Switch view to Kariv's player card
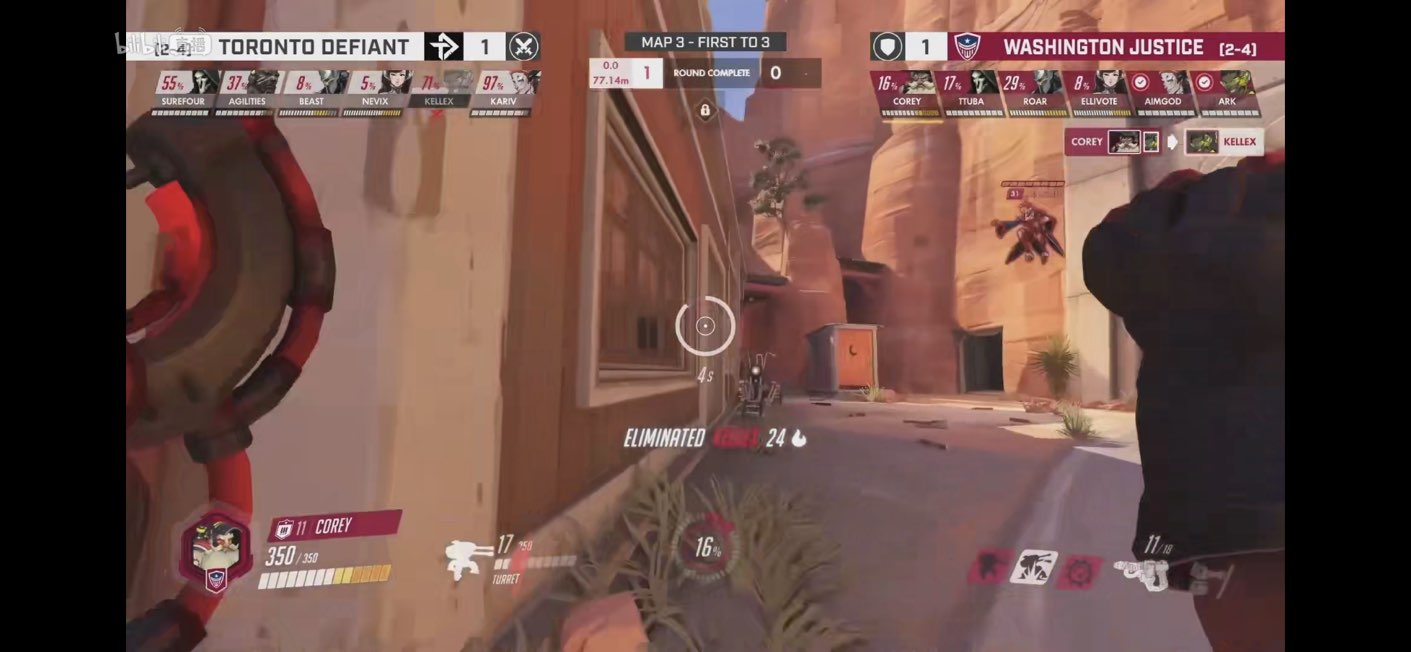This screenshot has width=1411, height=652. click(503, 90)
